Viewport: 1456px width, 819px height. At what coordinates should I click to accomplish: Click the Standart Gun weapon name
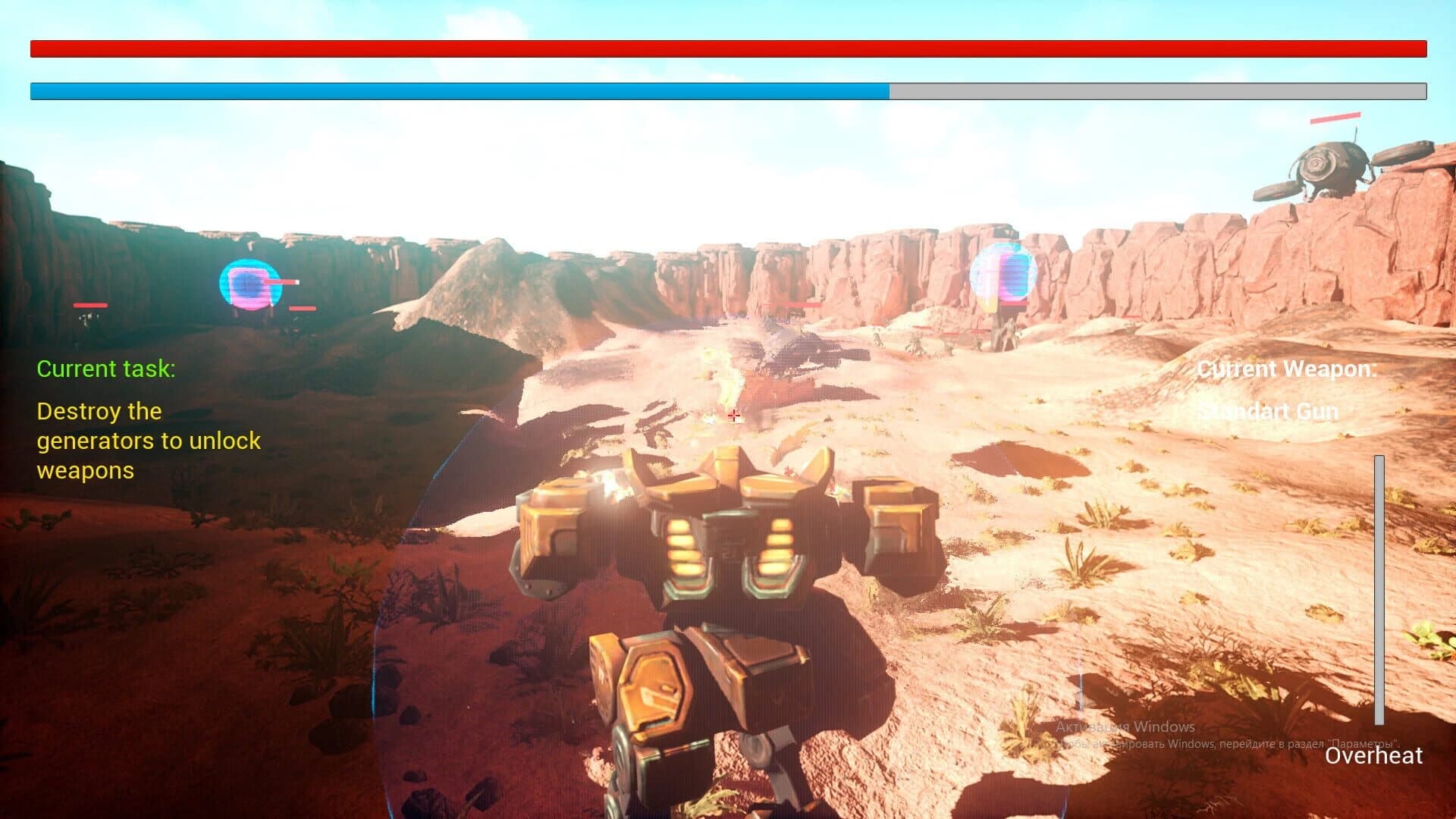1267,412
